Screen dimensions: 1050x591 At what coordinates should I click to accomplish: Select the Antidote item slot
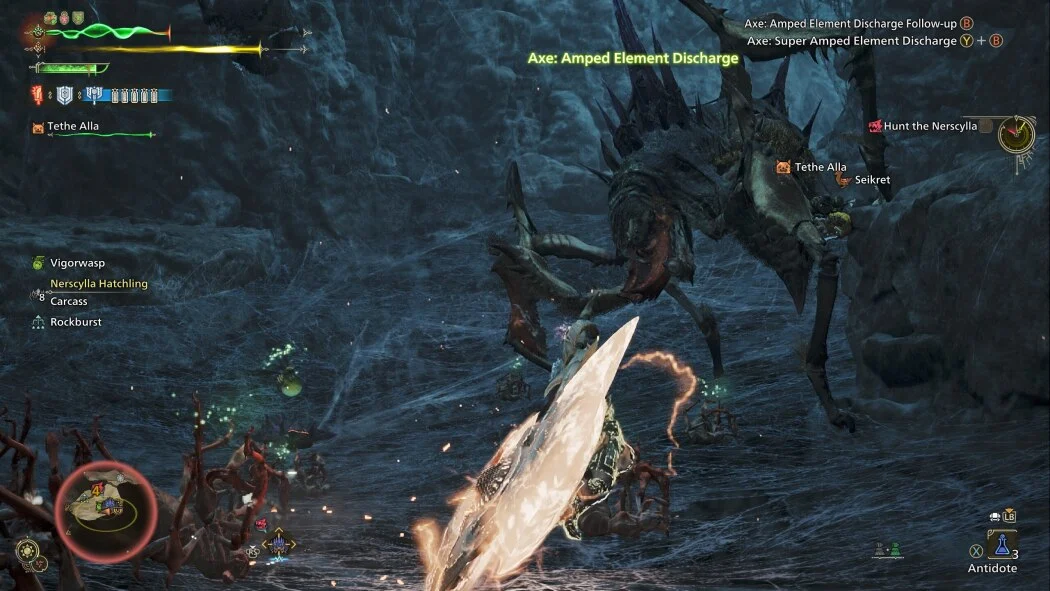click(x=1002, y=546)
